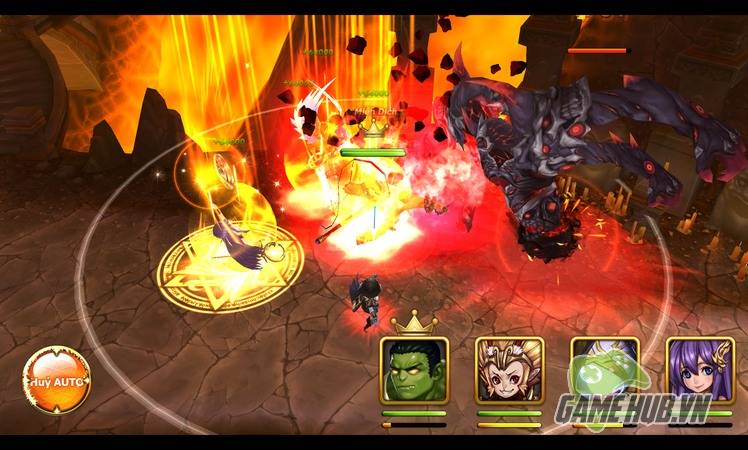Select the purple-haired girl hero portrait
Viewport: 748px width, 450px height.
(x=699, y=370)
